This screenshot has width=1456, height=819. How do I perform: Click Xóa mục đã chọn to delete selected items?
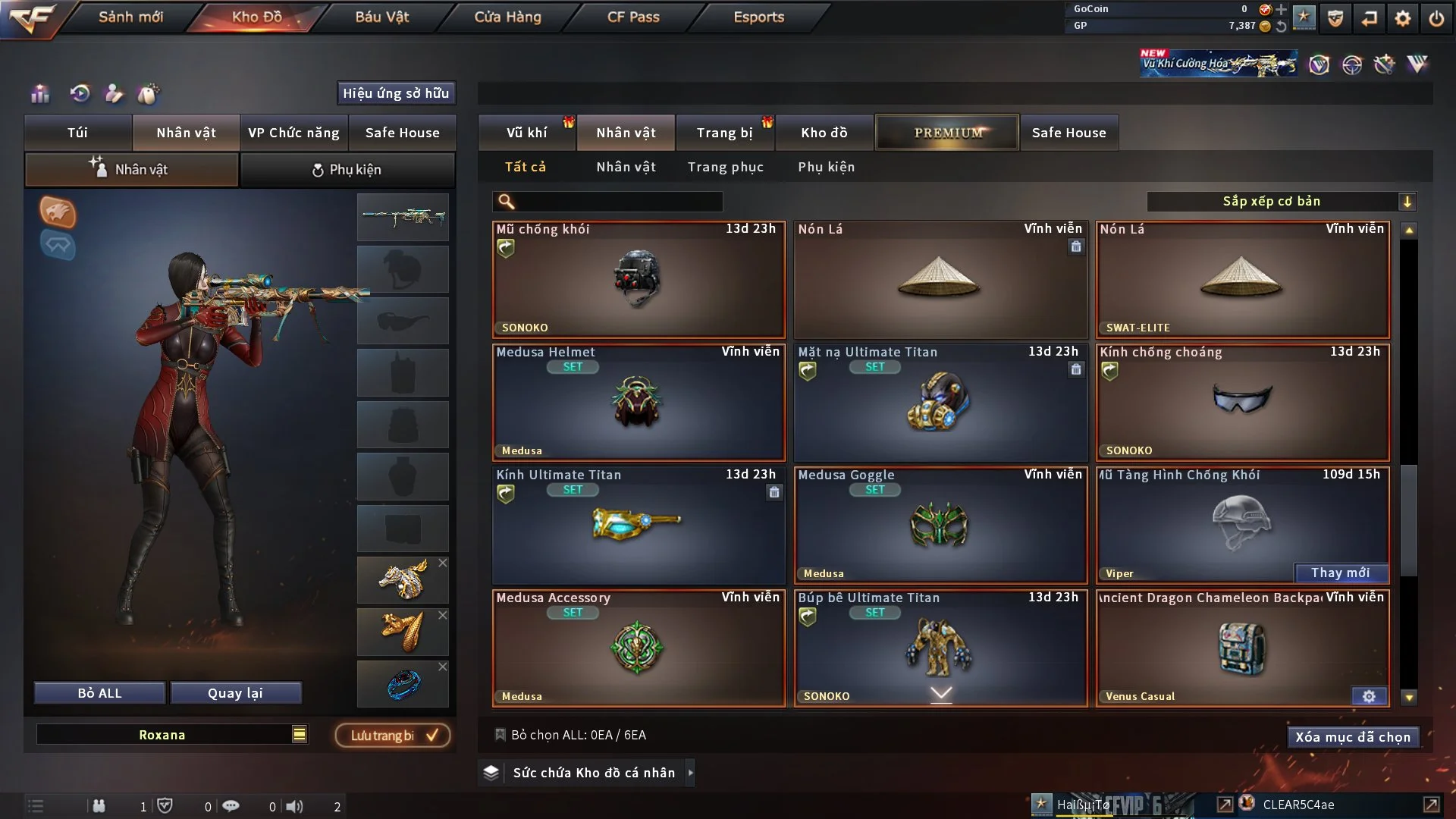tap(1353, 736)
